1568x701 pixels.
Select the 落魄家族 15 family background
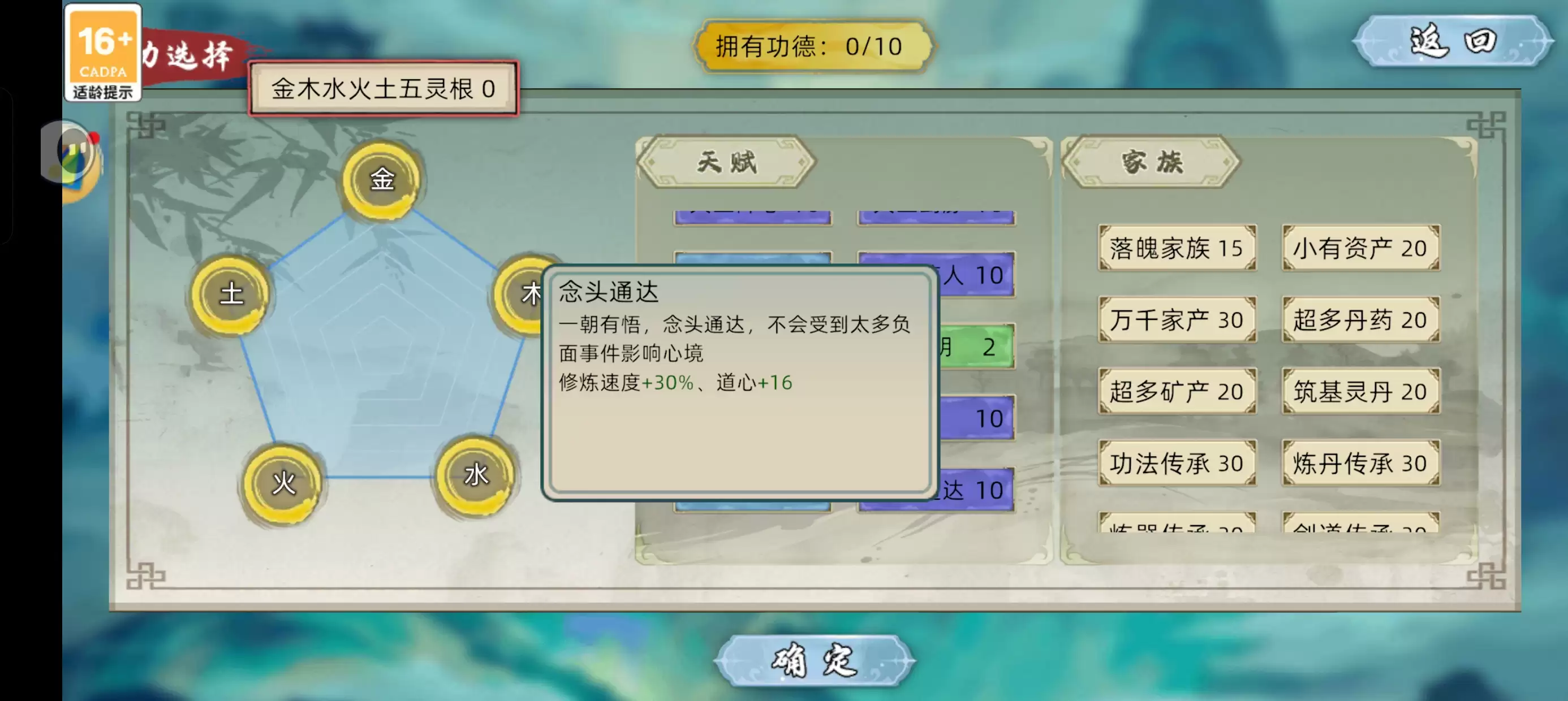pos(1177,247)
